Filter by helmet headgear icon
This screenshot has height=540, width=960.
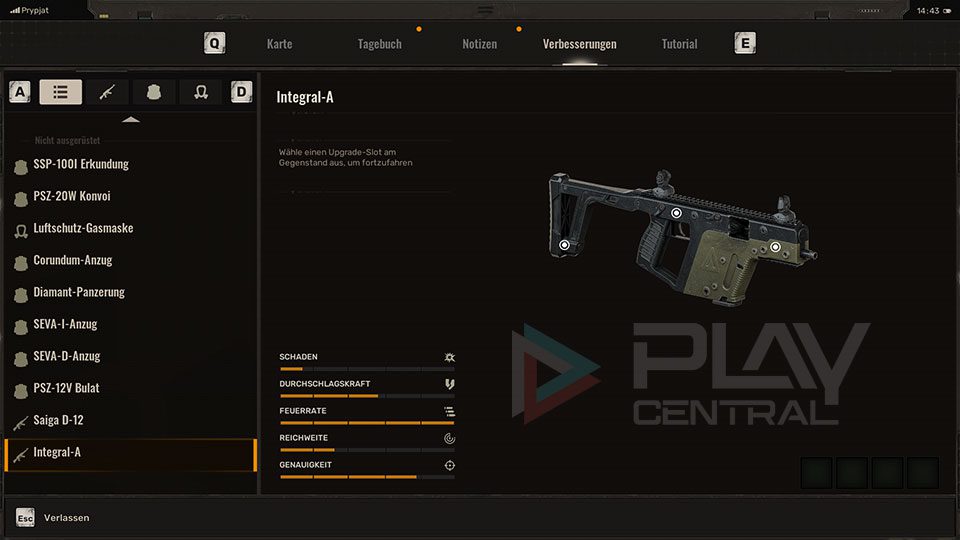coord(201,92)
